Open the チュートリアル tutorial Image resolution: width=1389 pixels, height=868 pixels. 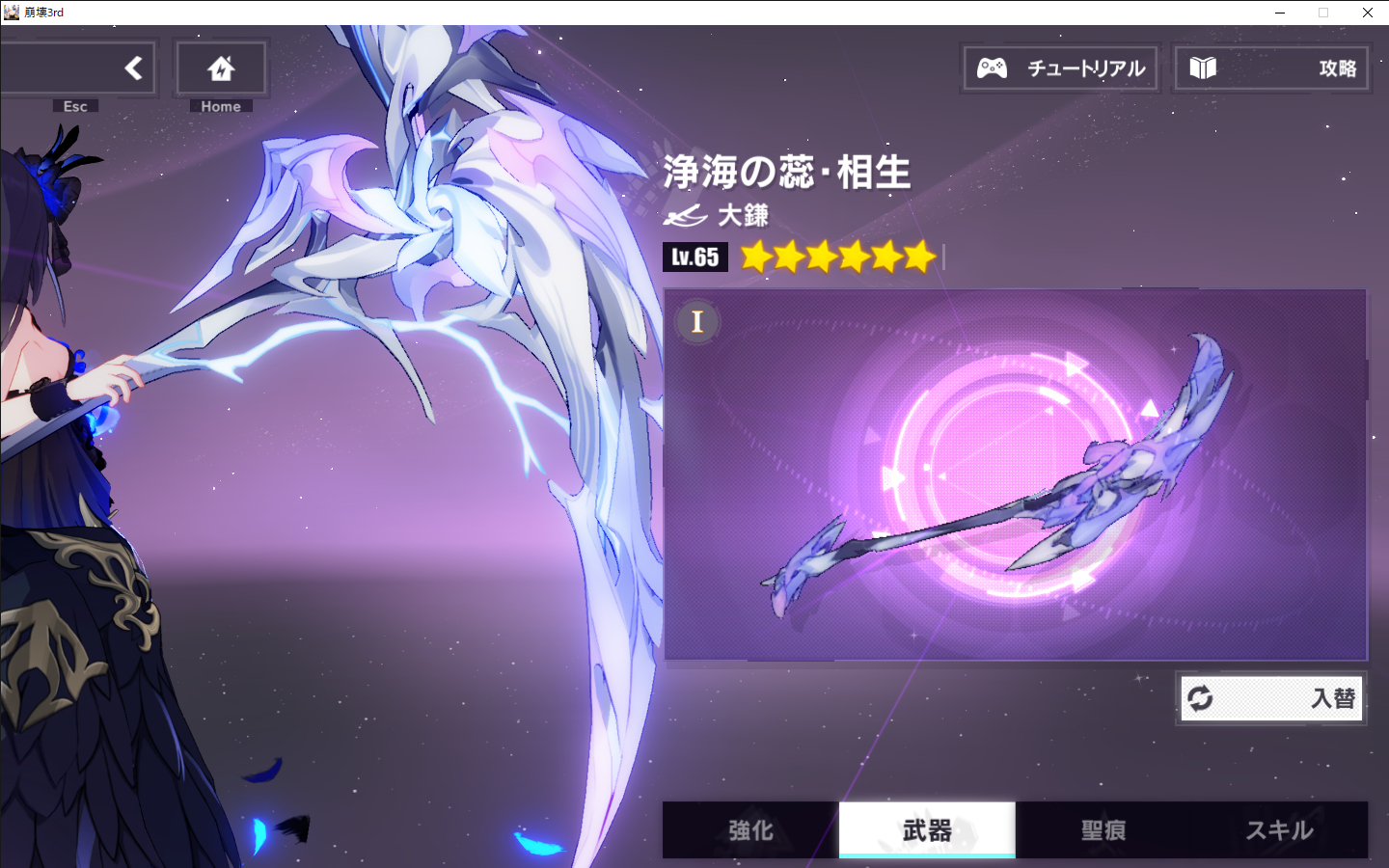click(1061, 68)
